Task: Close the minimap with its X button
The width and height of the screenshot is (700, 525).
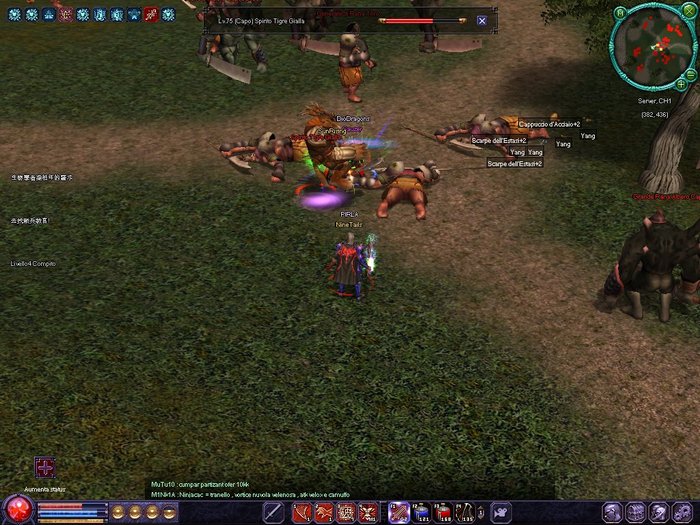Action: tap(691, 13)
